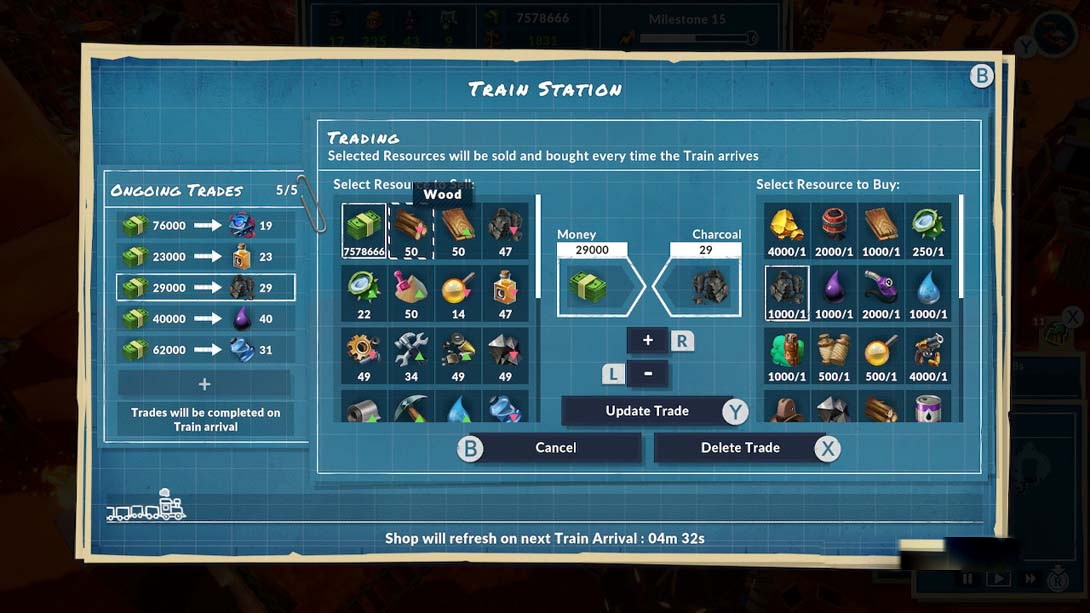
Task: Choose the revolver weapon resource to buy
Action: coord(928,354)
